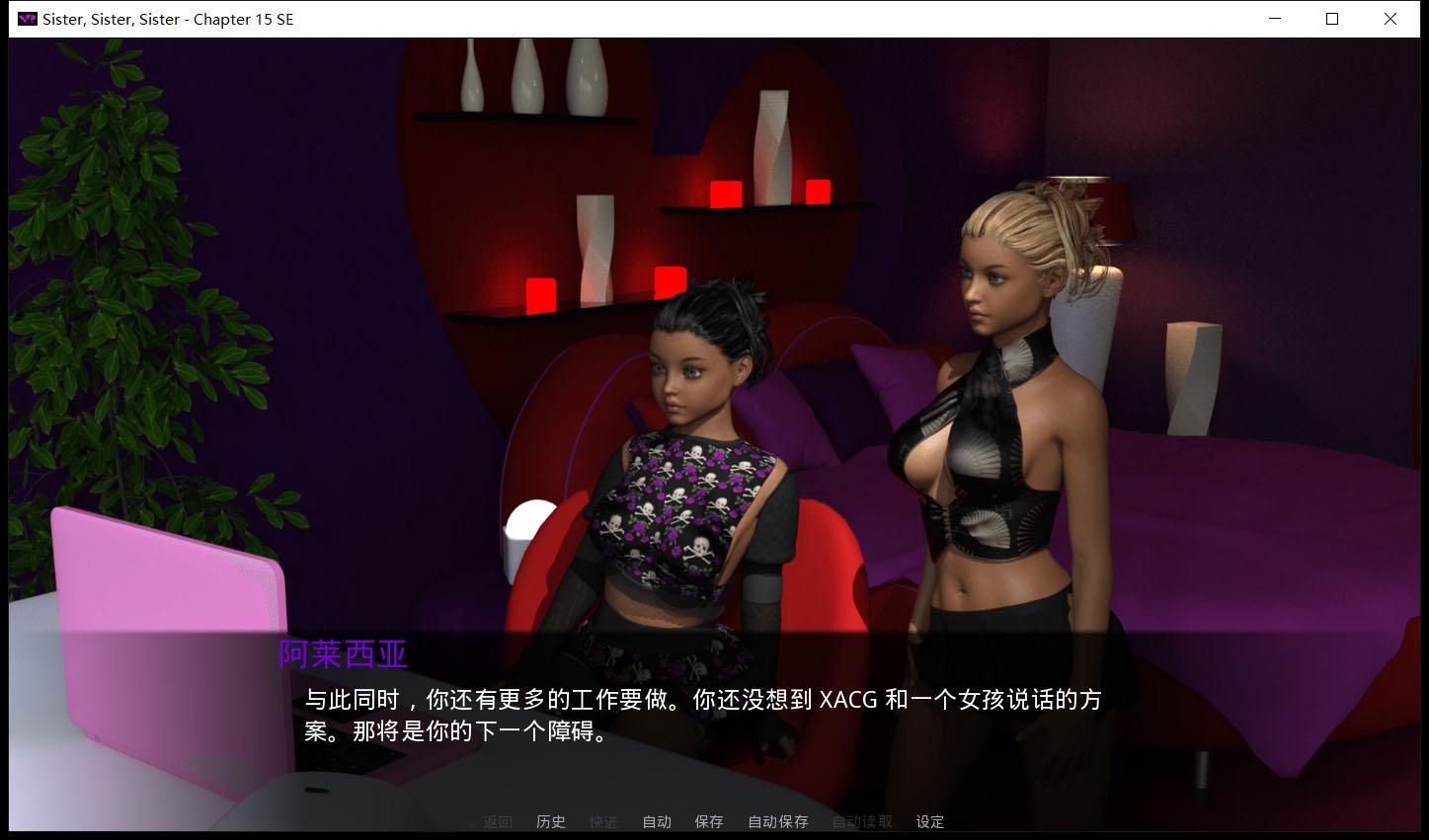Click 返回 to roll back dialogue
The width and height of the screenshot is (1429, 840).
497,821
